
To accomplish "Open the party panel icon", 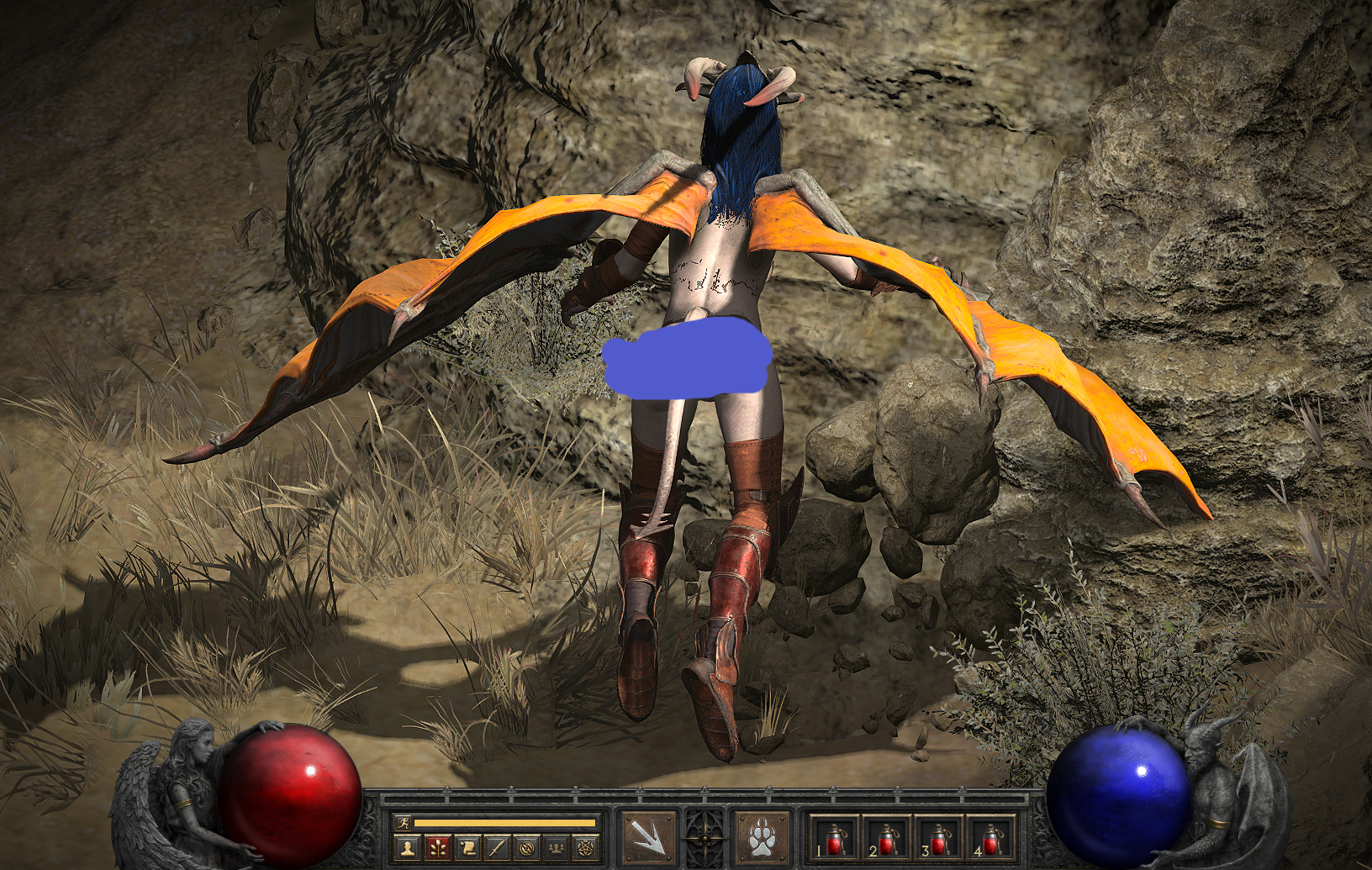I will (x=556, y=847).
